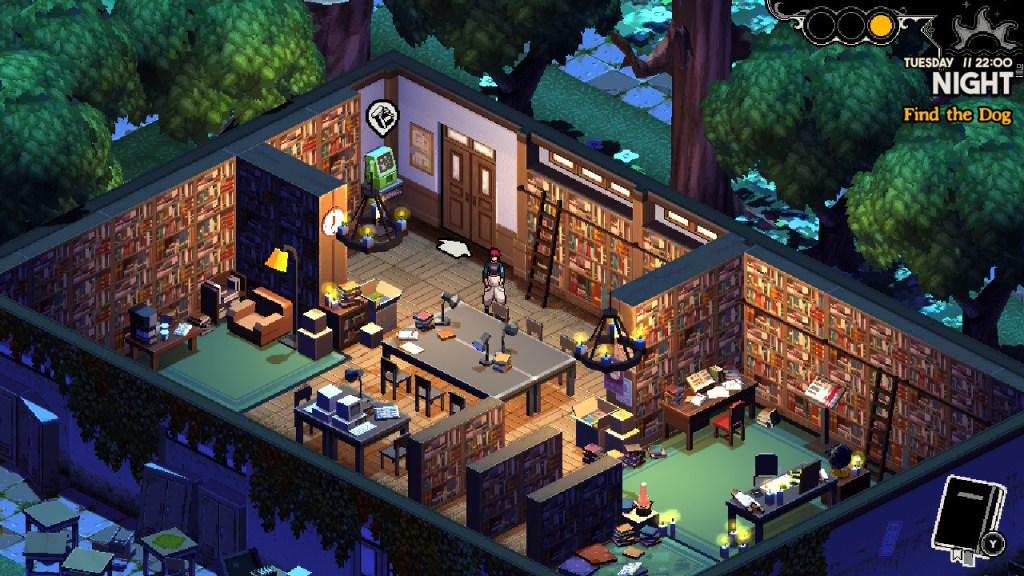The height and width of the screenshot is (576, 1024).
Task: Select the Find the Dog objective
Action: click(957, 115)
